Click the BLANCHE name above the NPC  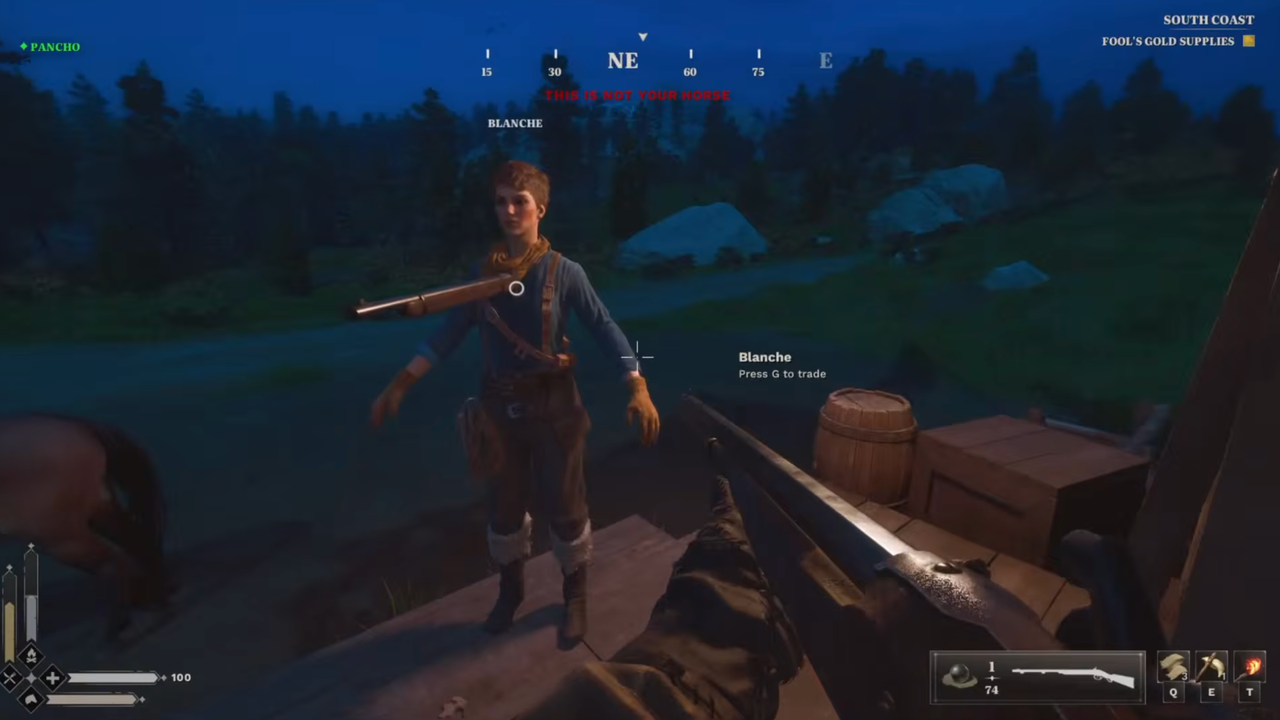(515, 122)
